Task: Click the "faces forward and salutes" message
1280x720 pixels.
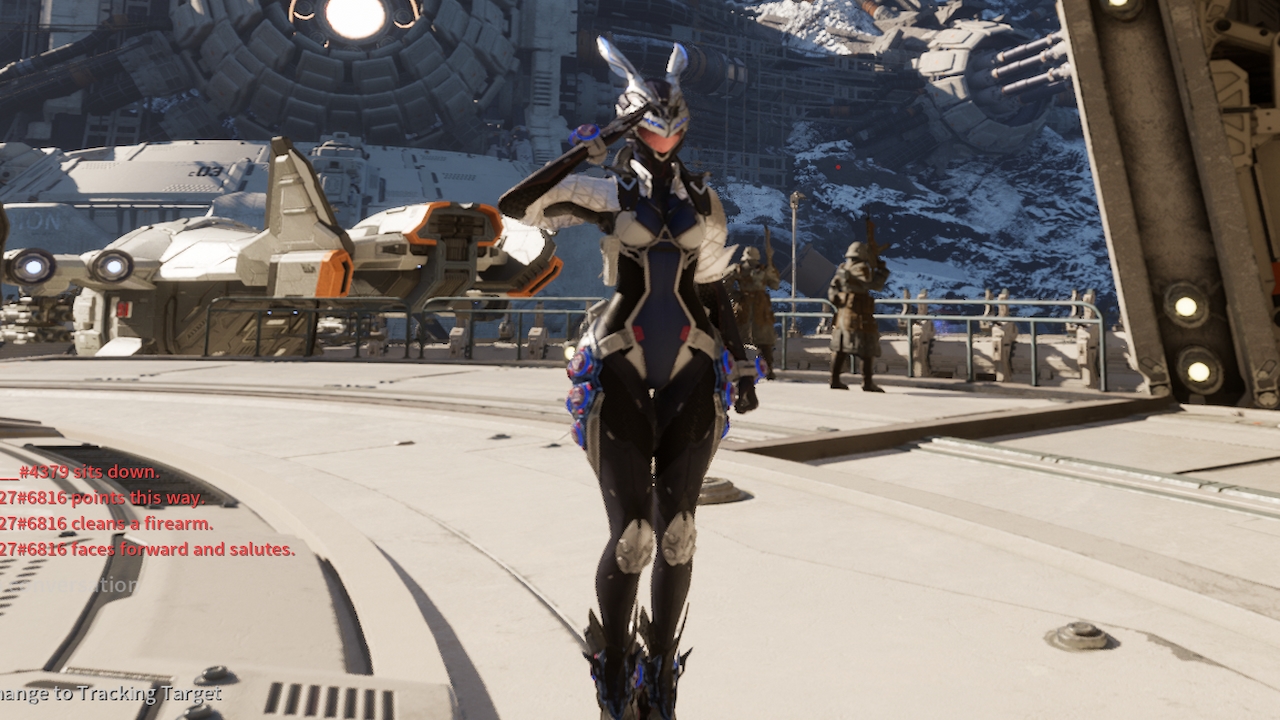Action: click(145, 549)
